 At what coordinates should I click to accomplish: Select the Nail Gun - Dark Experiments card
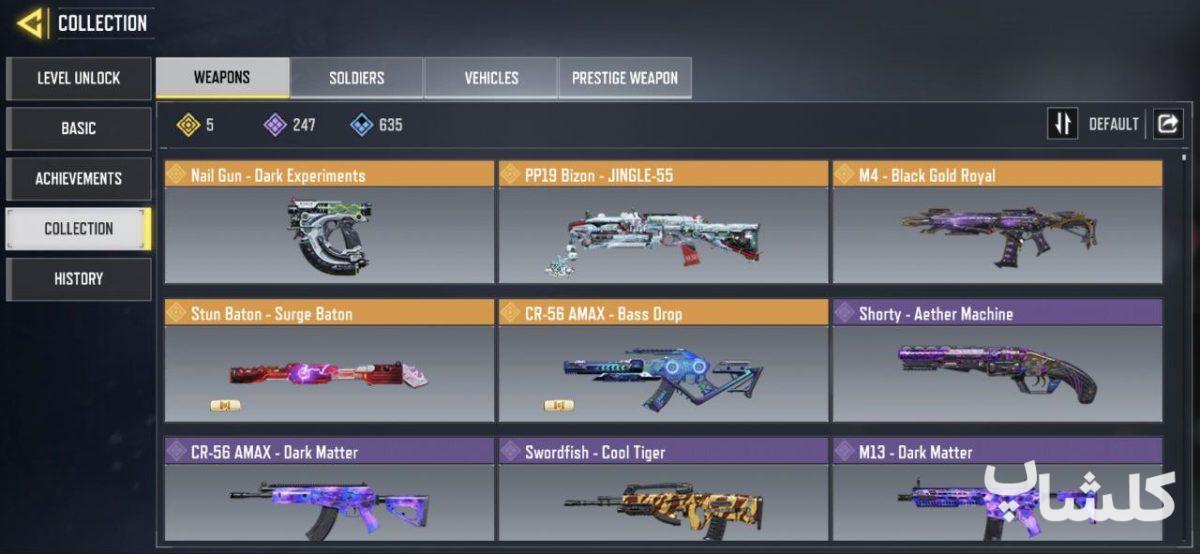coord(329,223)
